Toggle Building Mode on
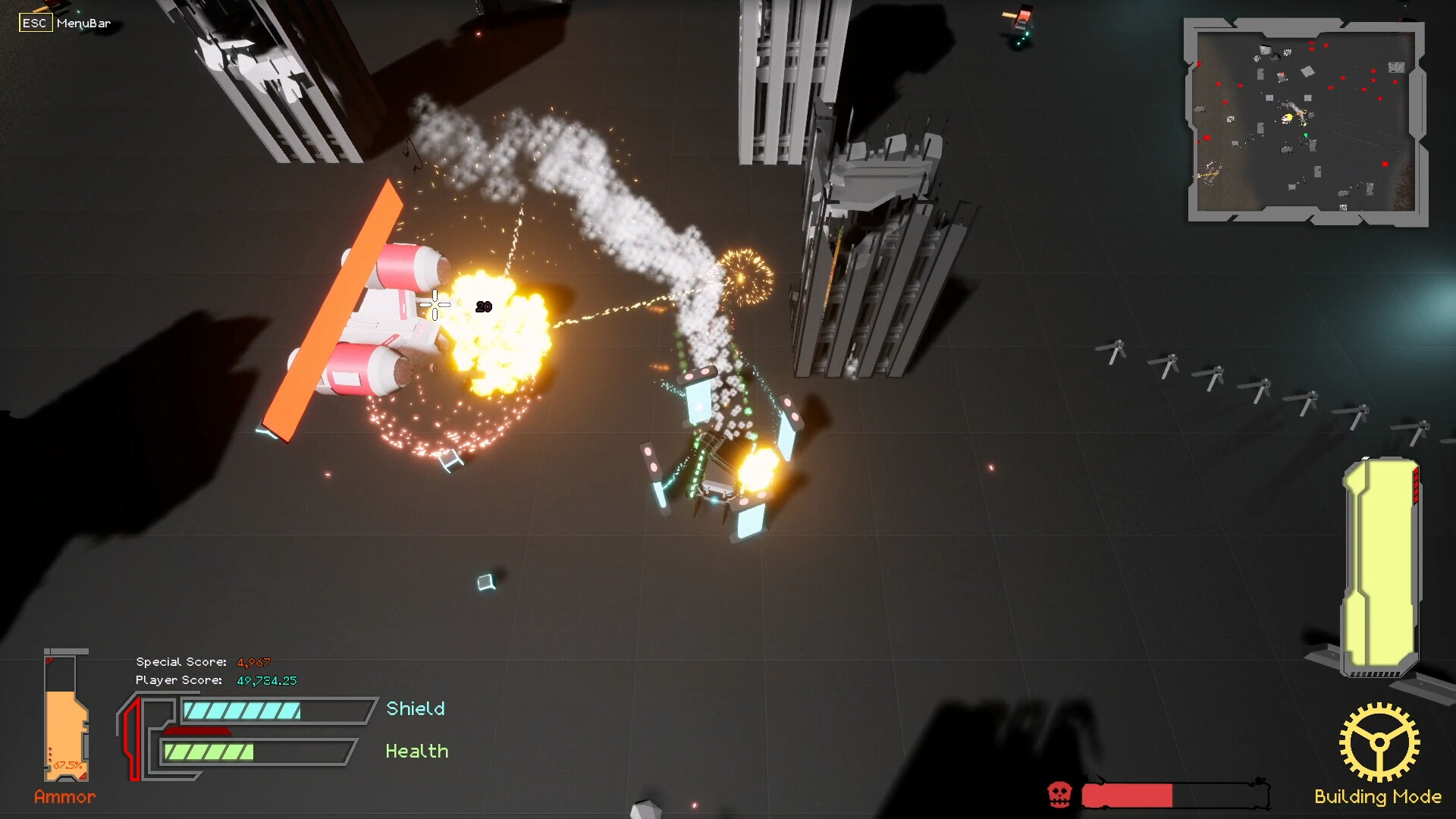 click(x=1378, y=797)
